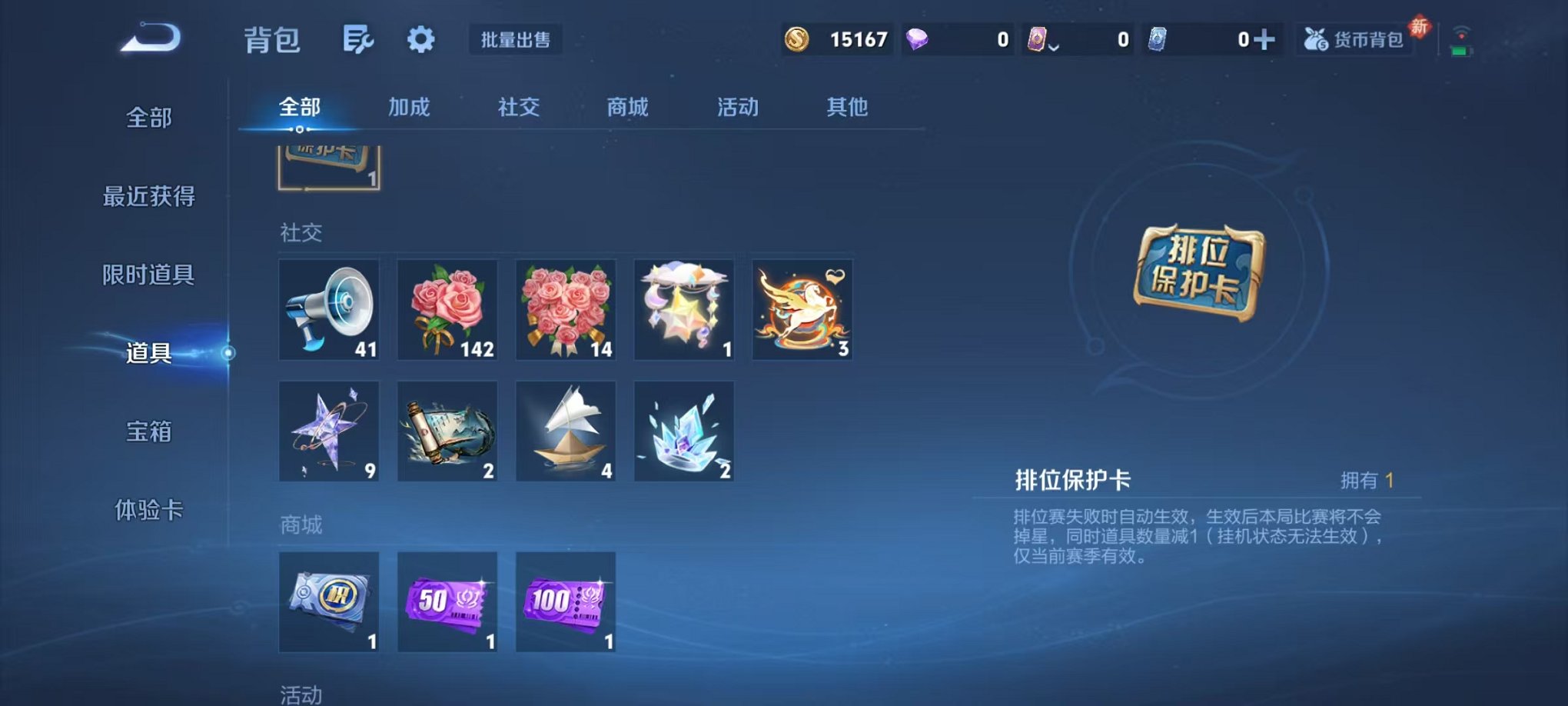Image resolution: width=1568 pixels, height=706 pixels.
Task: Select the ice crystal item
Action: 684,431
